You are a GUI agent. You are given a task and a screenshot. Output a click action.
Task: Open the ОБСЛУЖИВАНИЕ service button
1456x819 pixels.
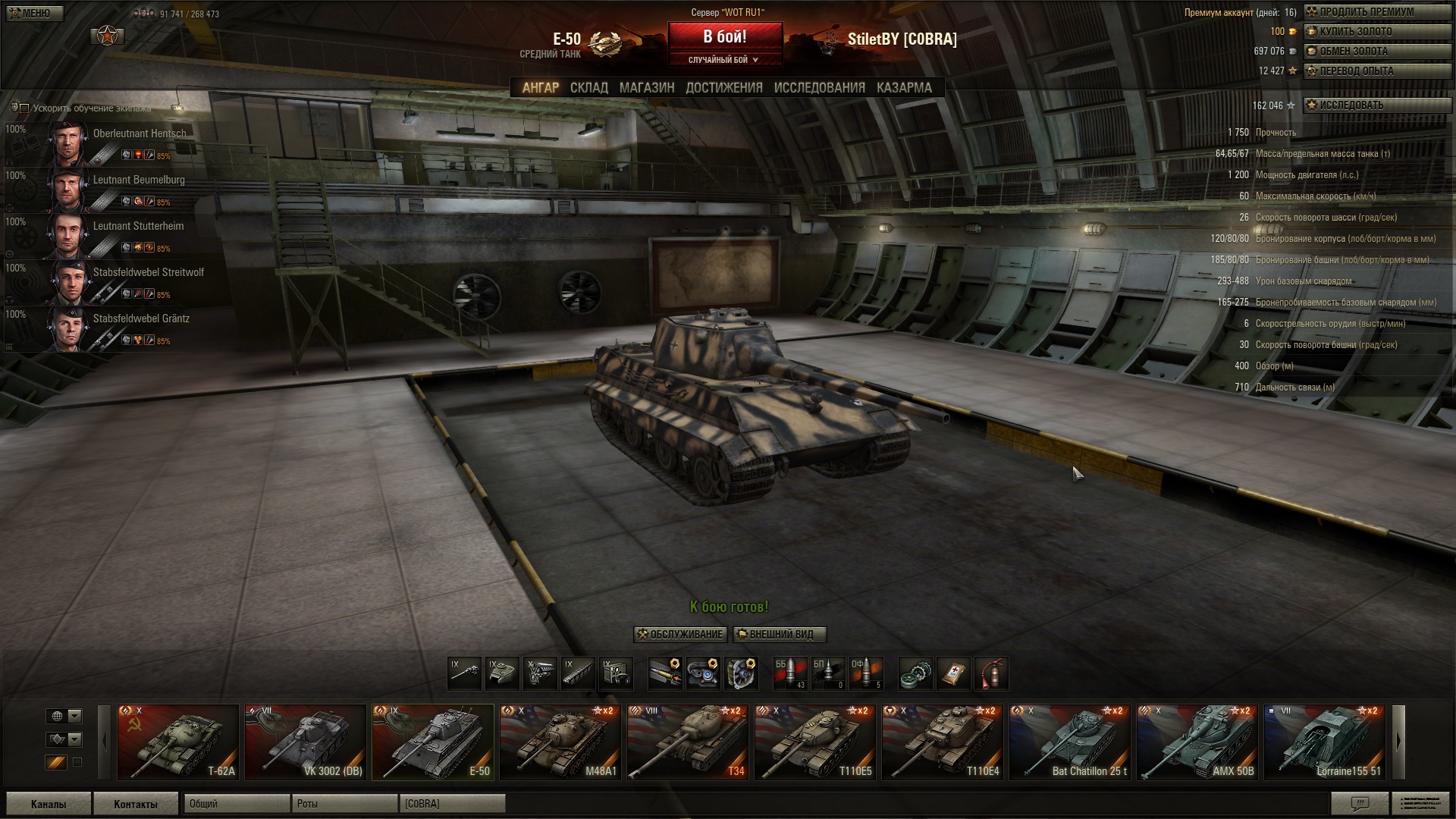click(680, 635)
